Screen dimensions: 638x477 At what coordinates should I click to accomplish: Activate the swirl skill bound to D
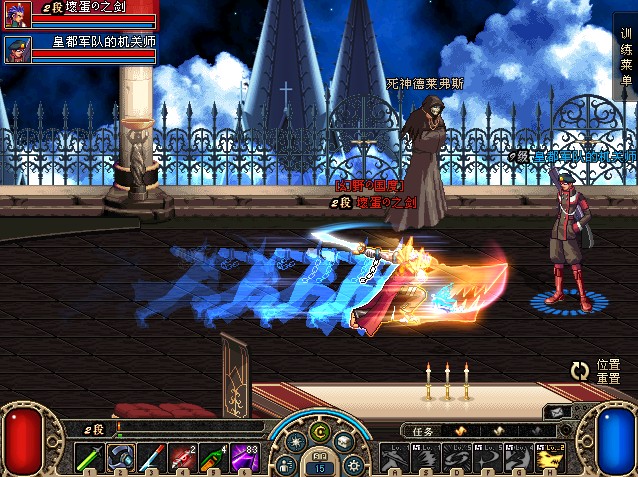click(x=457, y=456)
